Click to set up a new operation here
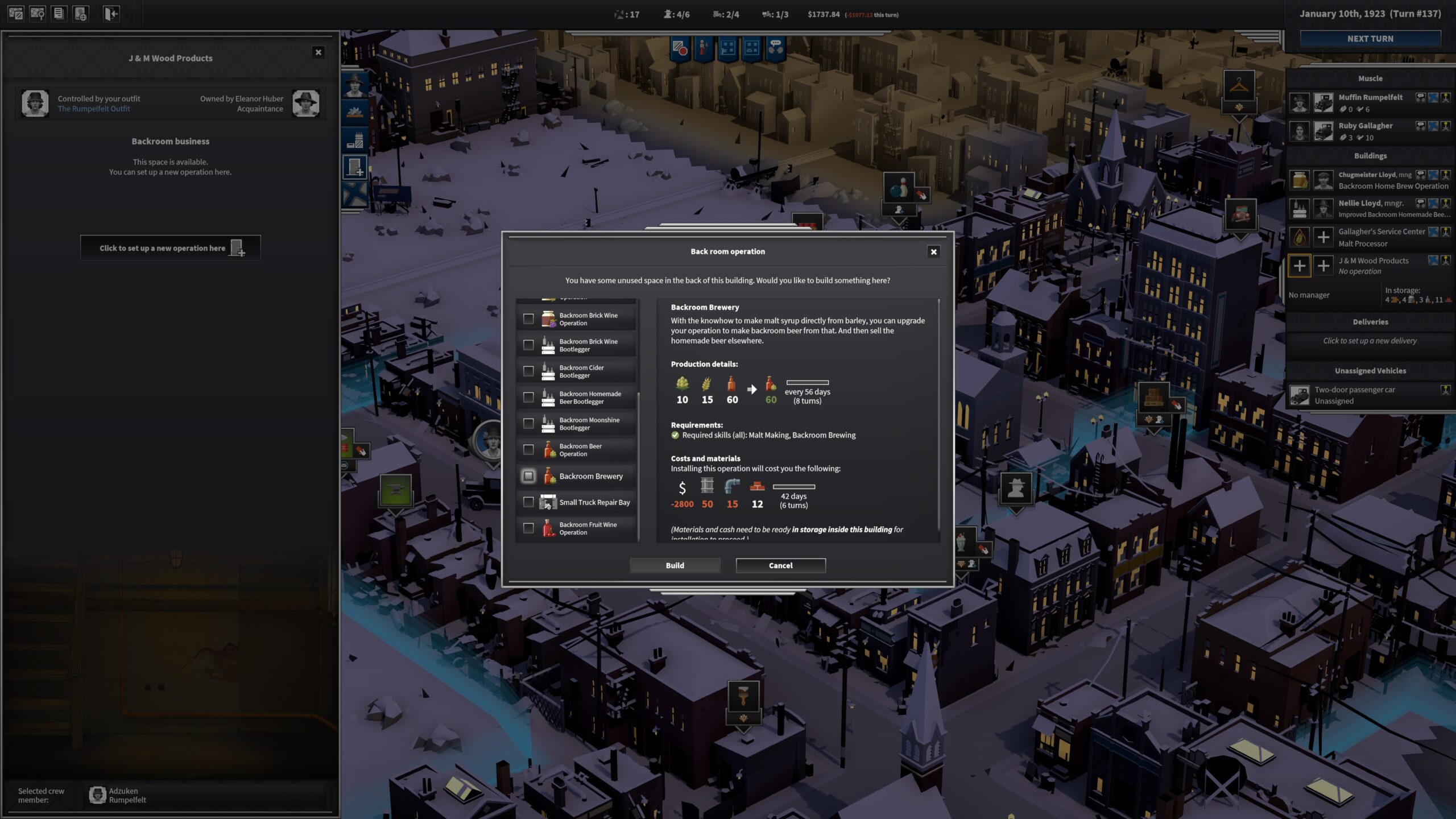This screenshot has height=819, width=1456. (171, 248)
